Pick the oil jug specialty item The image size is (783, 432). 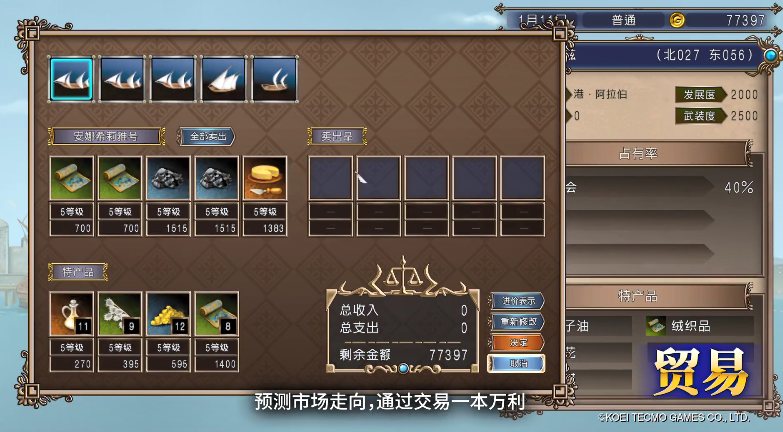coord(72,313)
